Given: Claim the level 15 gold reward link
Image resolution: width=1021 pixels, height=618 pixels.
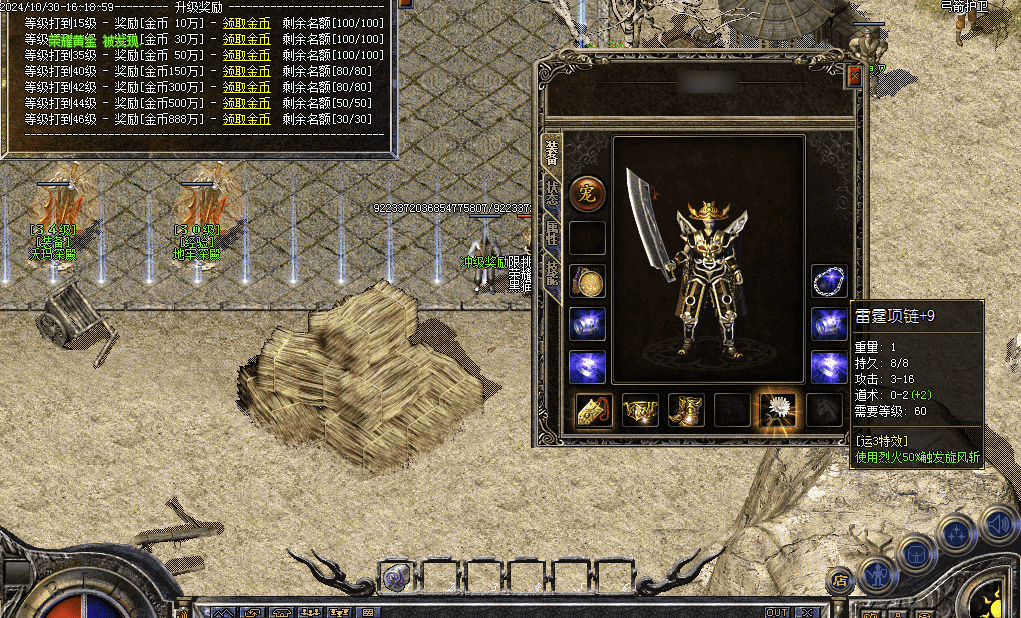Looking at the screenshot, I should [x=246, y=23].
